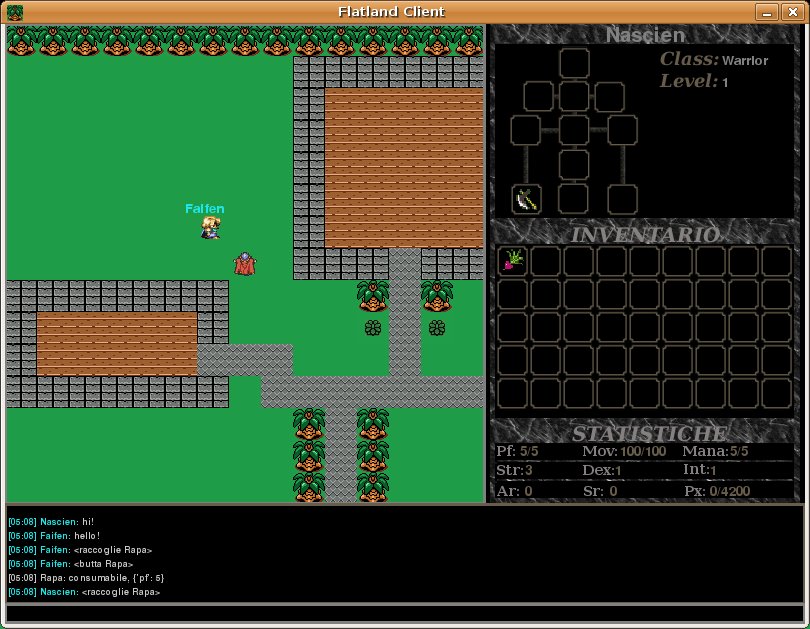Select the turnip item in the inventory
The image size is (810, 629).
[x=513, y=261]
